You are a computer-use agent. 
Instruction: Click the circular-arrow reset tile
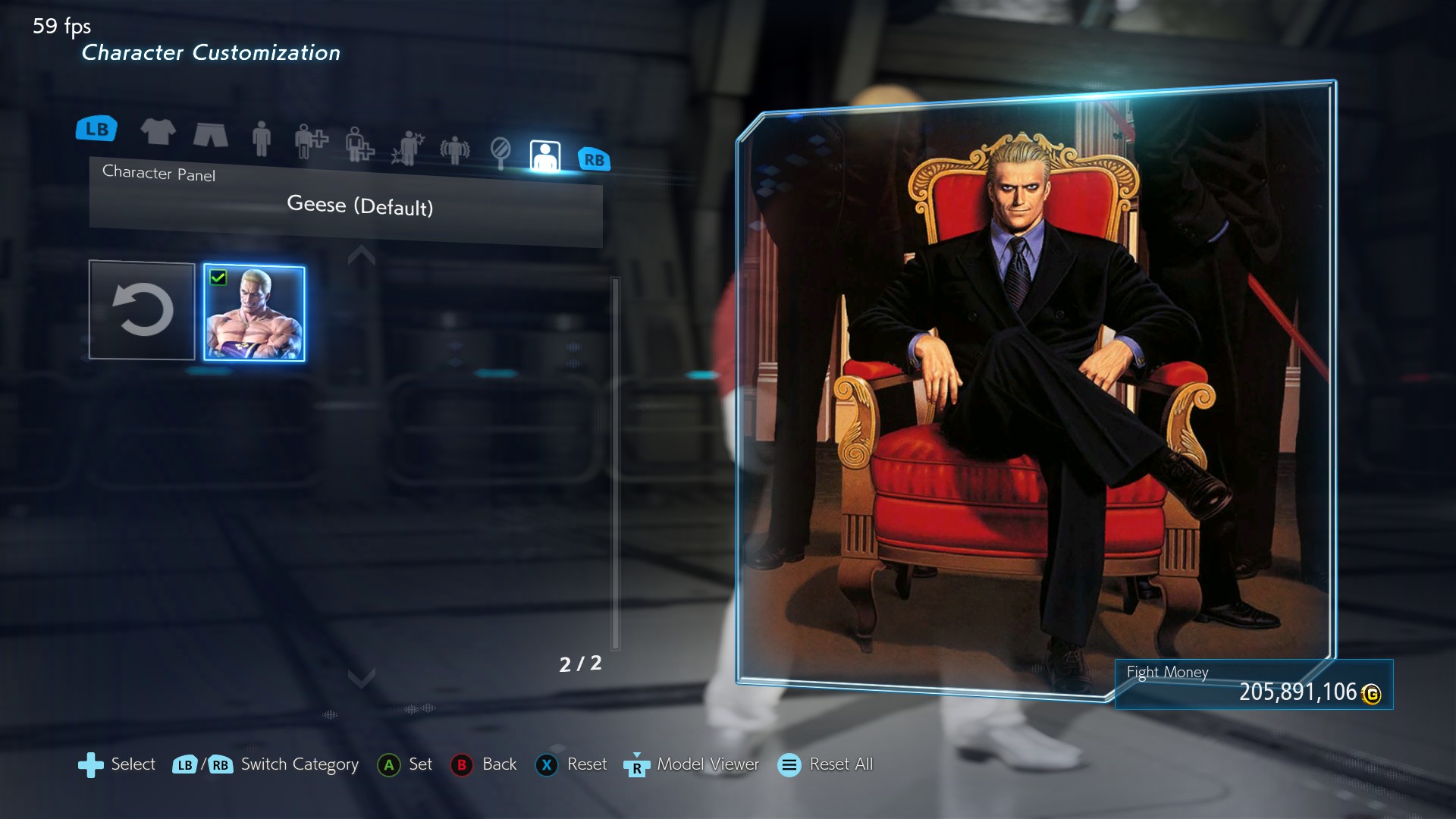(142, 310)
